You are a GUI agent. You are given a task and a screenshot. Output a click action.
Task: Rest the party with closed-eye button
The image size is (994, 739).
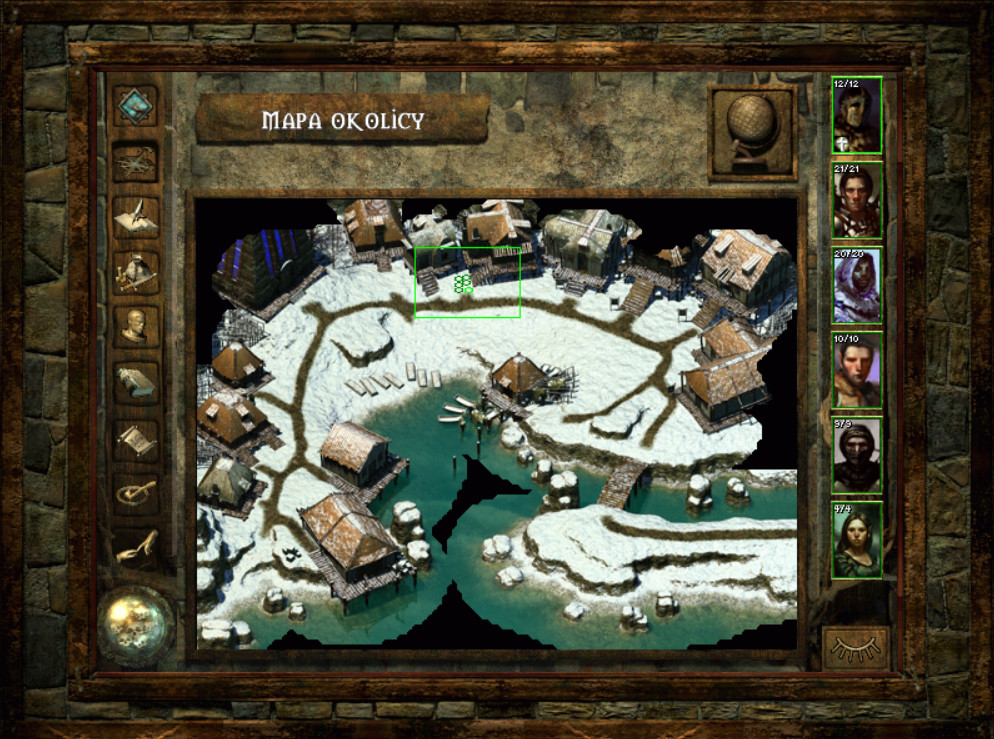pos(857,647)
